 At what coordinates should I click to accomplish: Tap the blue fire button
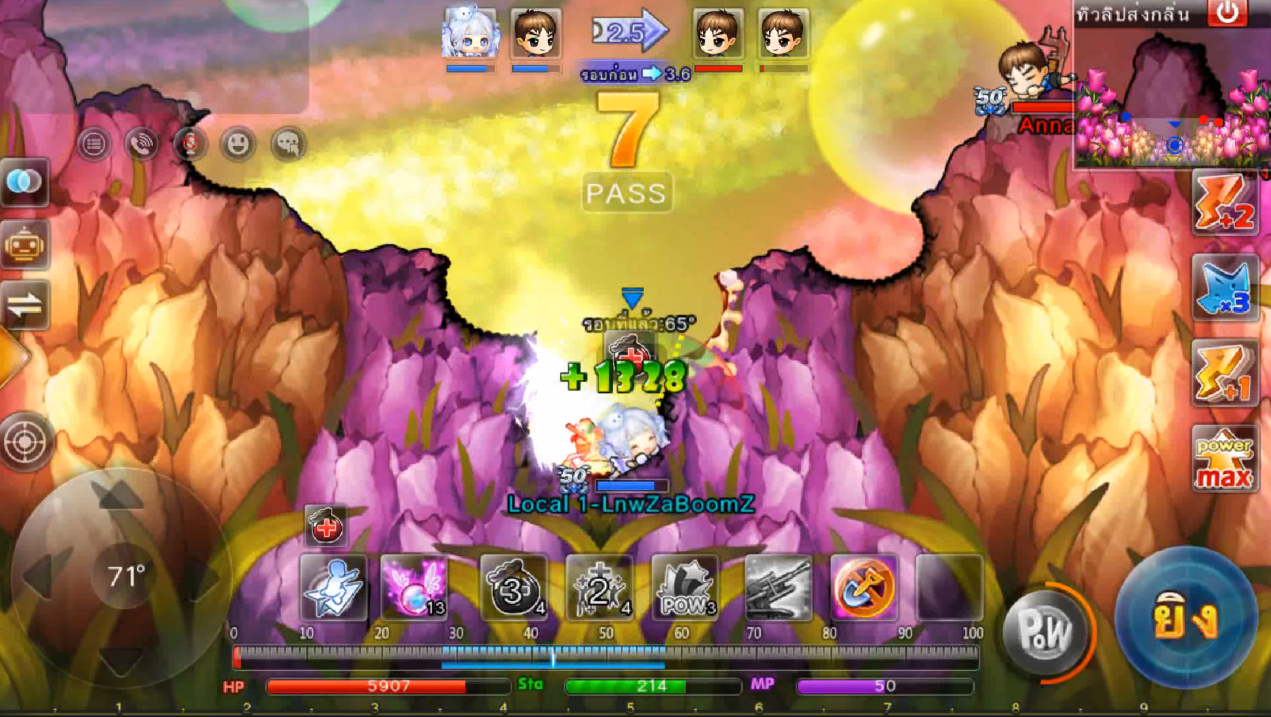coord(1186,619)
